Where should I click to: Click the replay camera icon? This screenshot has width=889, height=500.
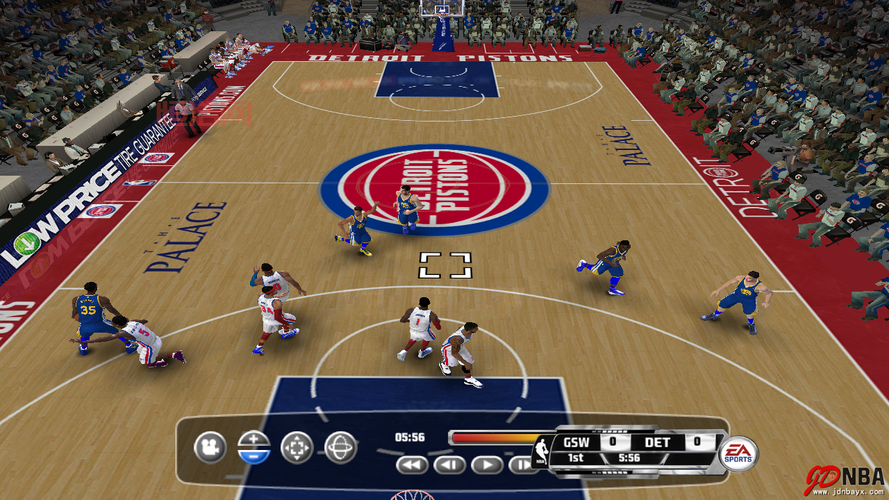click(210, 447)
